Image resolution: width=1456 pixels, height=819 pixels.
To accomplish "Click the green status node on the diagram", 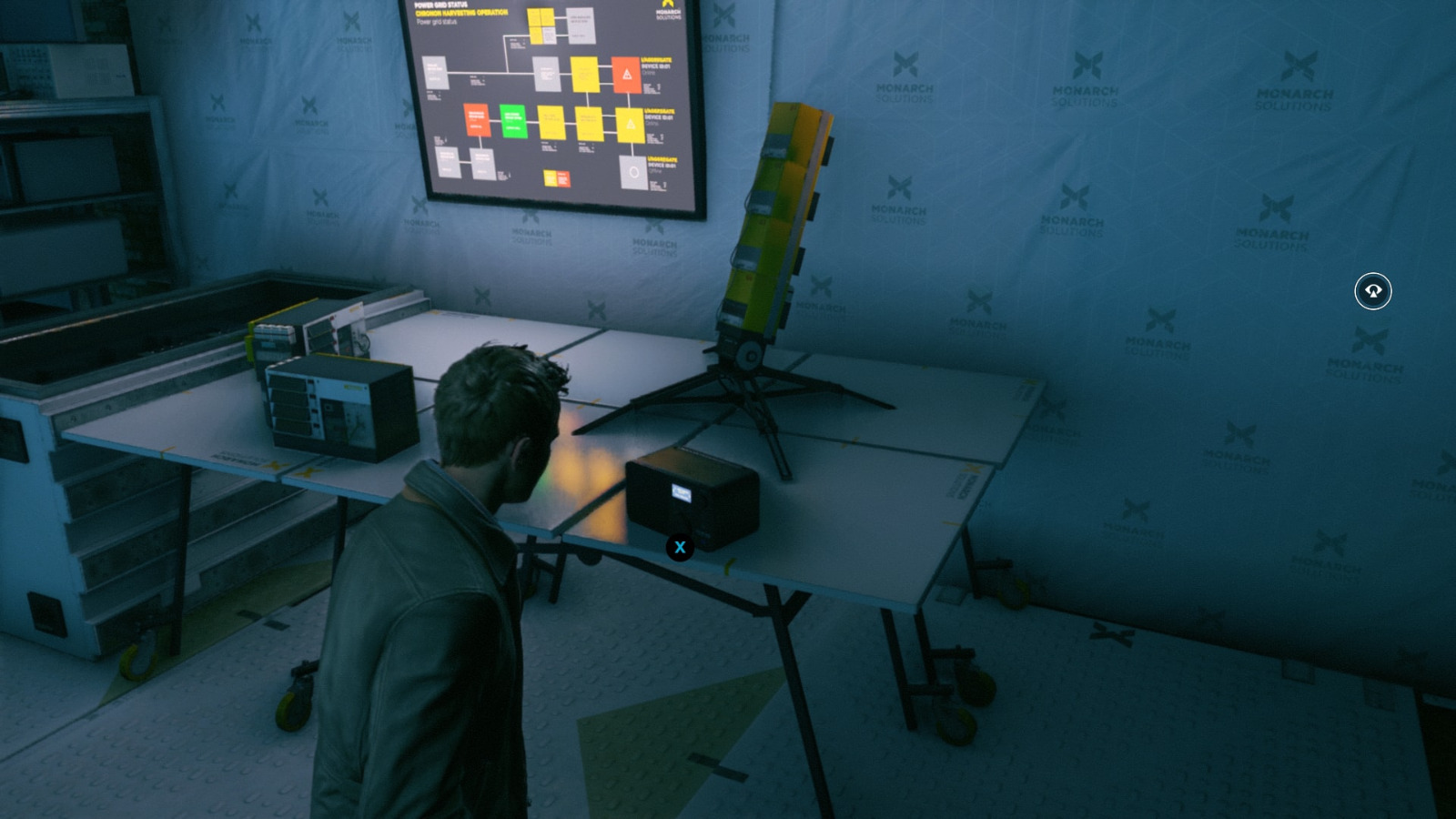I will pyautogui.click(x=513, y=120).
